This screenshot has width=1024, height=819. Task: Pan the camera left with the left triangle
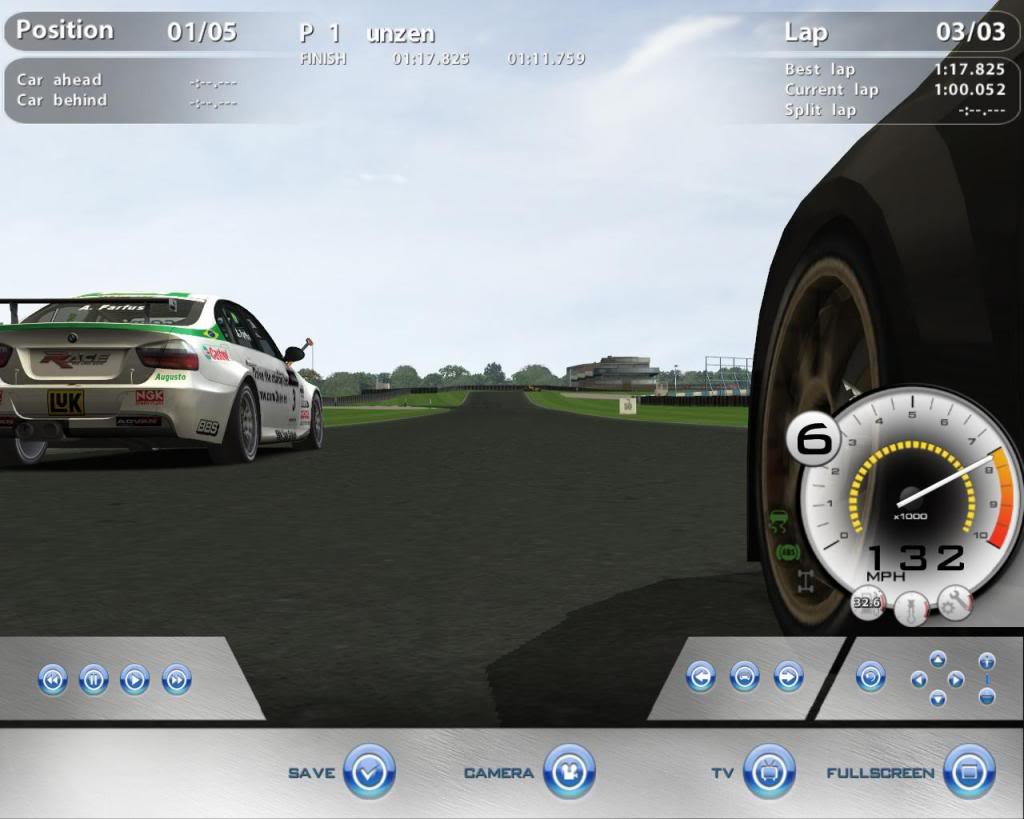(x=918, y=679)
